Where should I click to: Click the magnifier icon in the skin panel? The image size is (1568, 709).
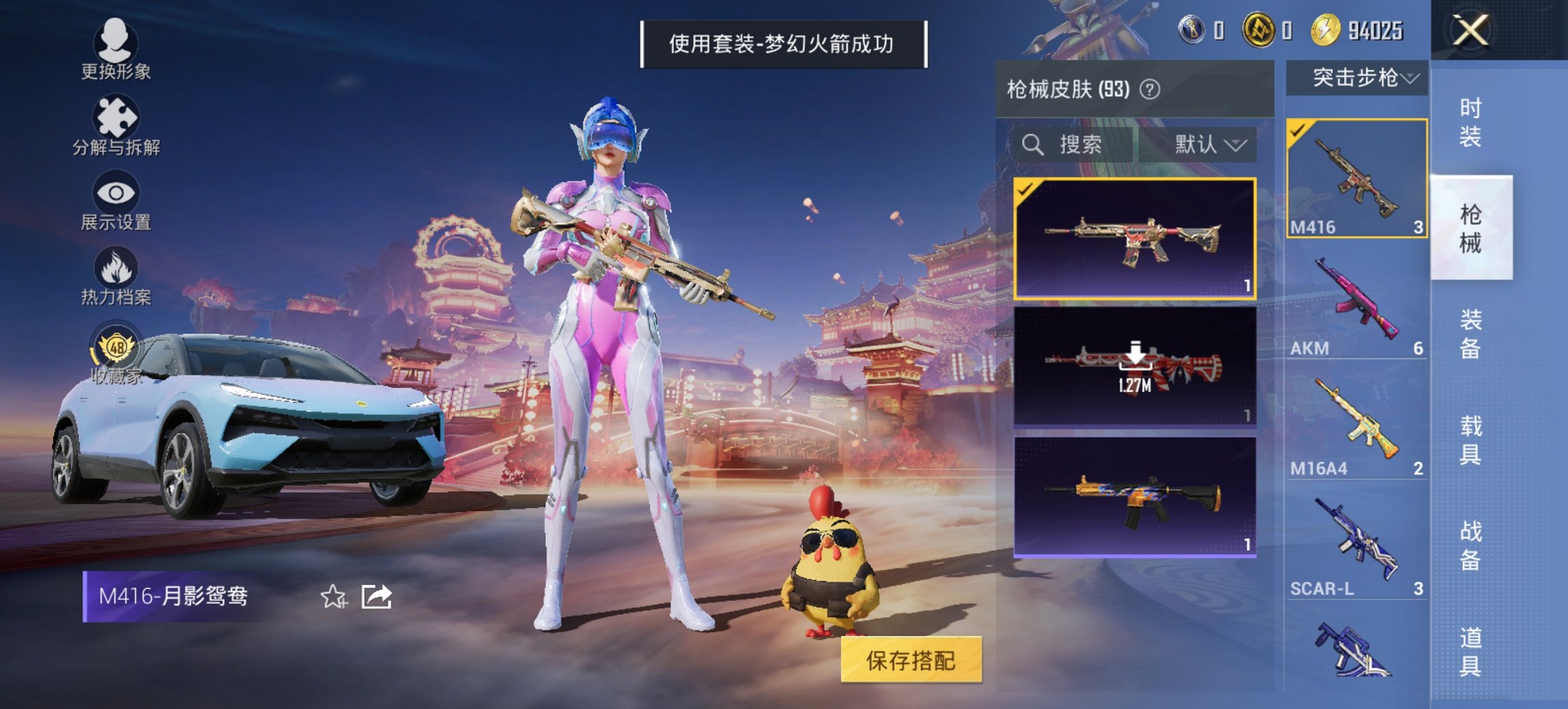click(x=1031, y=145)
